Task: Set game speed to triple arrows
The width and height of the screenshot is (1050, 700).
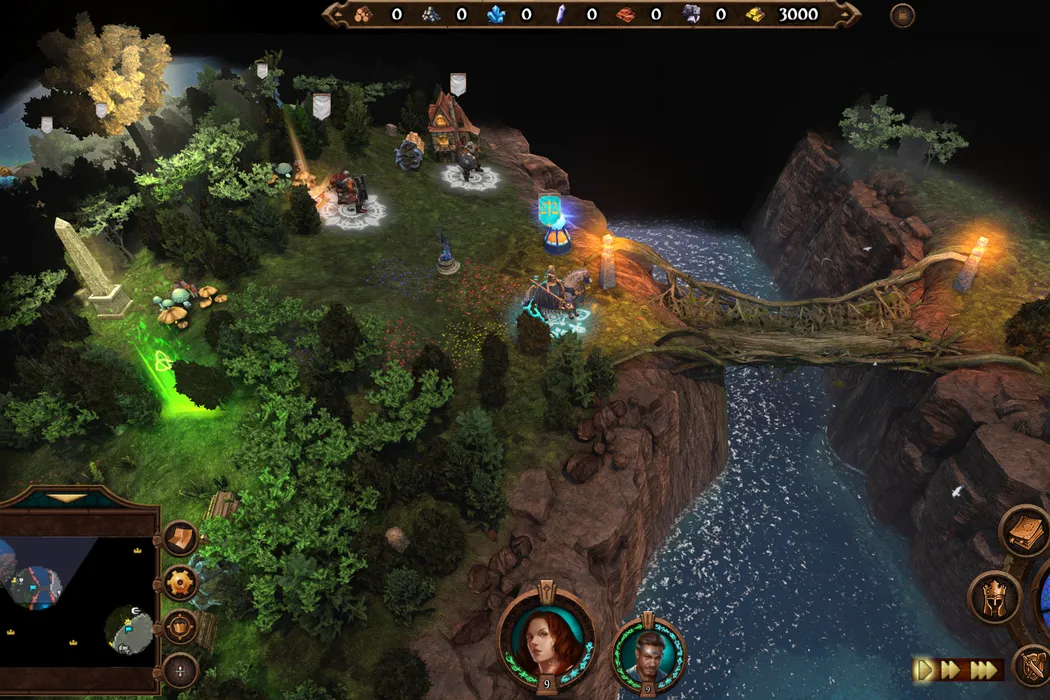Action: (984, 669)
